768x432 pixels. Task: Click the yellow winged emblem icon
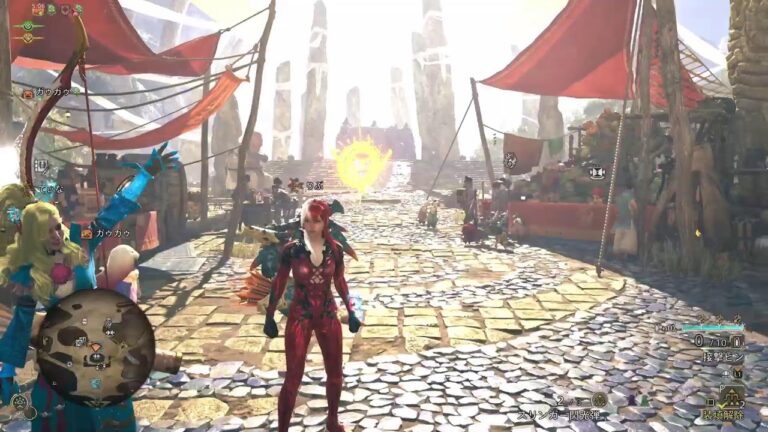point(28,38)
